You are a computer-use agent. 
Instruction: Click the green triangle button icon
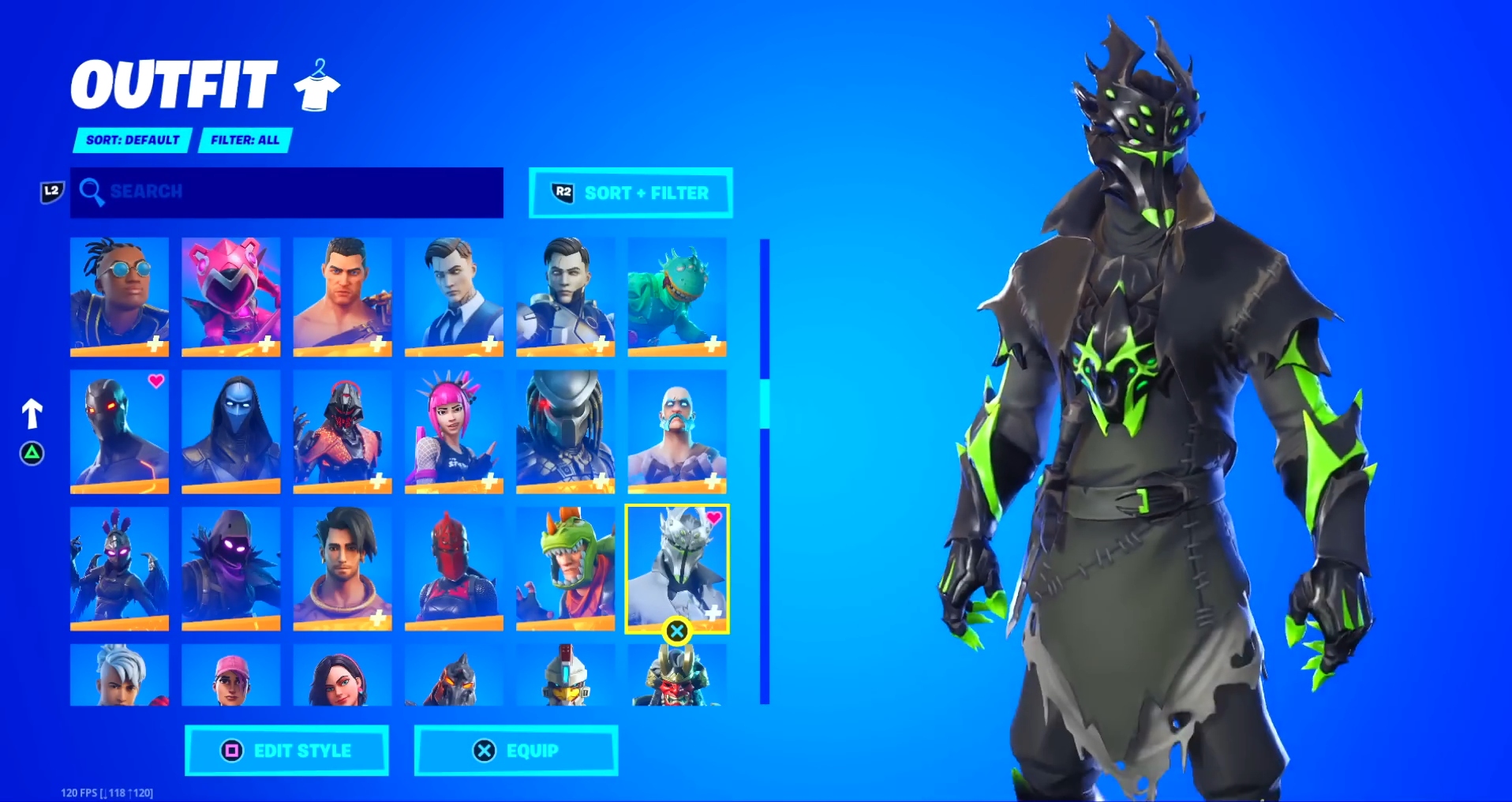[32, 454]
